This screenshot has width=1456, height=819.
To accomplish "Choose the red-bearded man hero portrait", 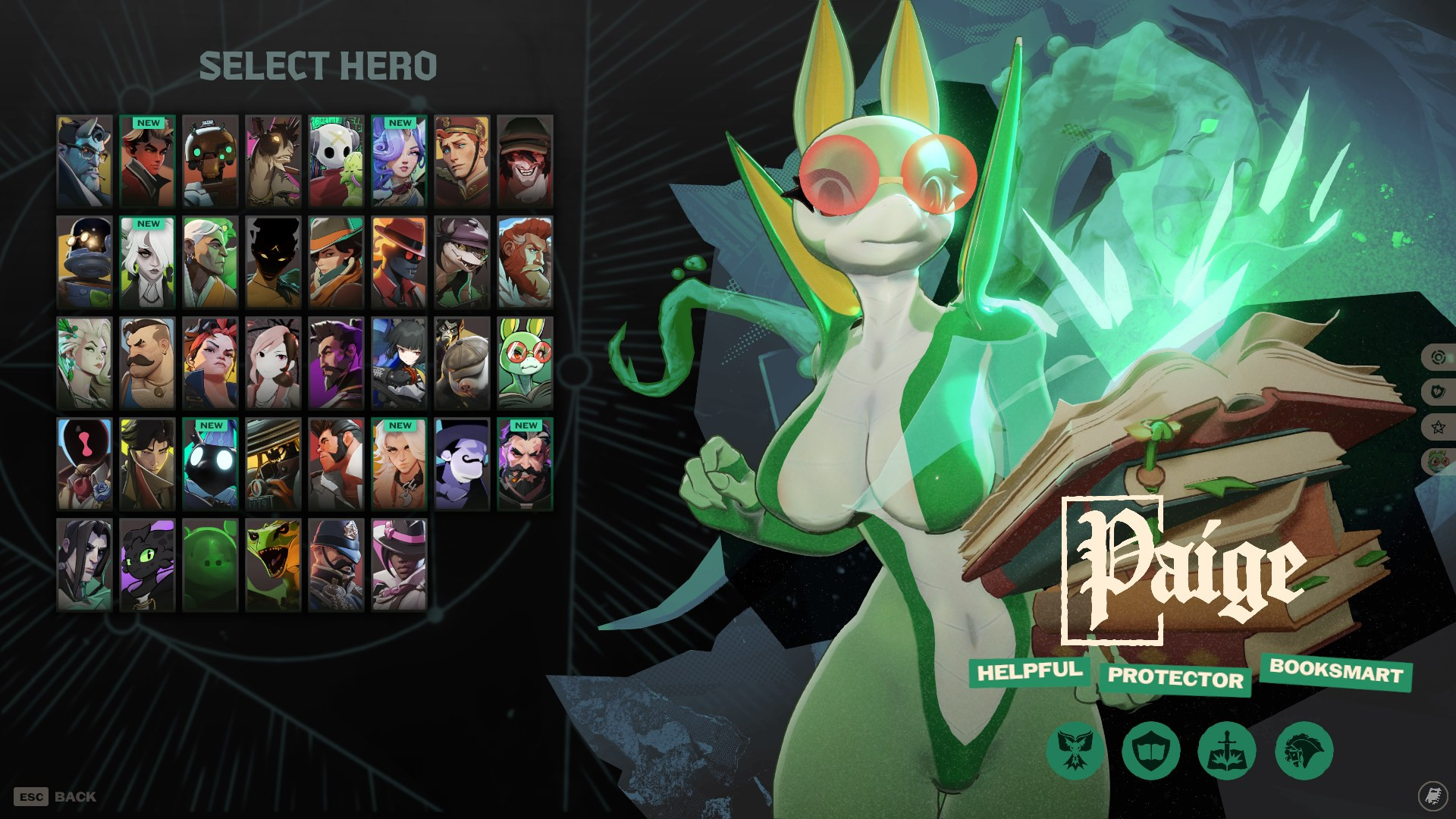I will (x=525, y=262).
